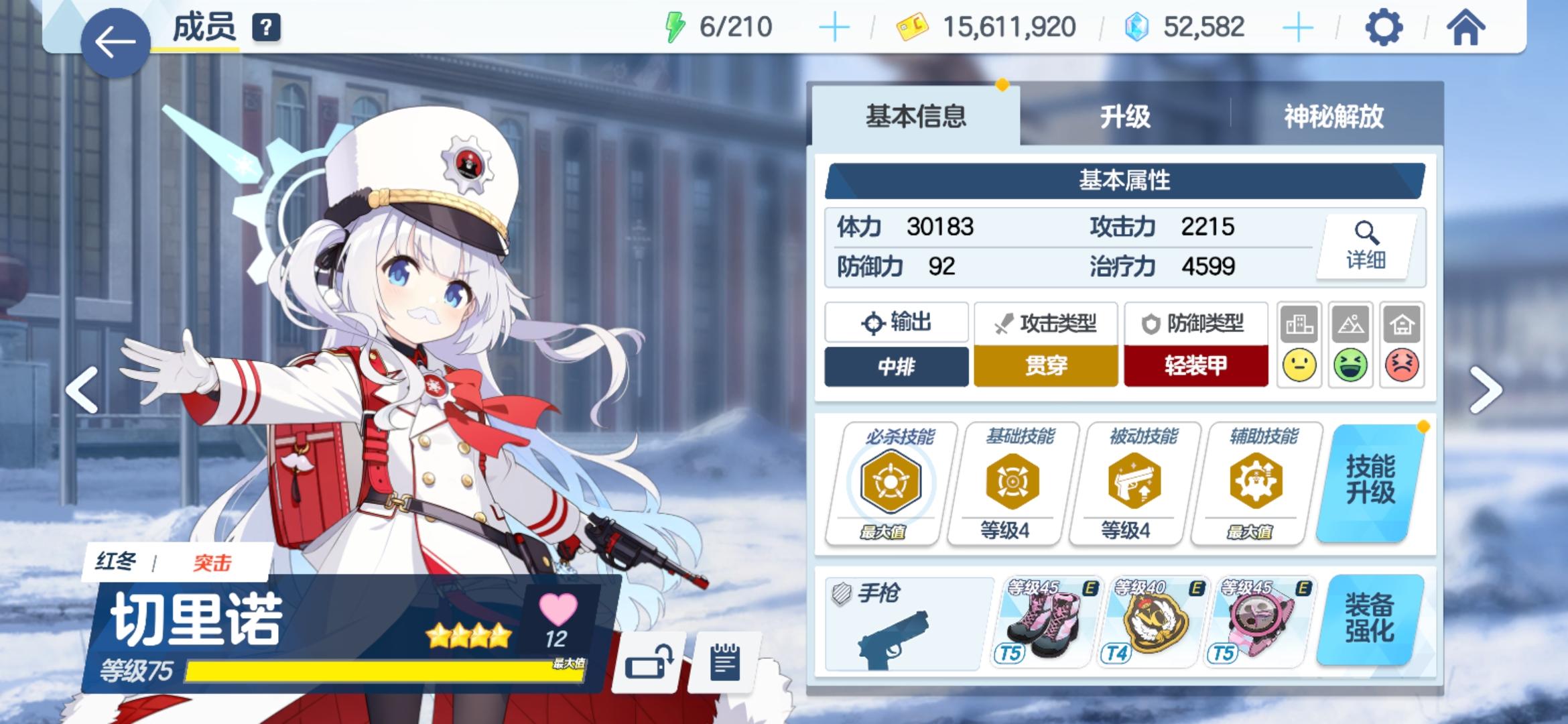Switch to the 升级 tab
Viewport: 1568px width, 724px height.
(x=1126, y=115)
